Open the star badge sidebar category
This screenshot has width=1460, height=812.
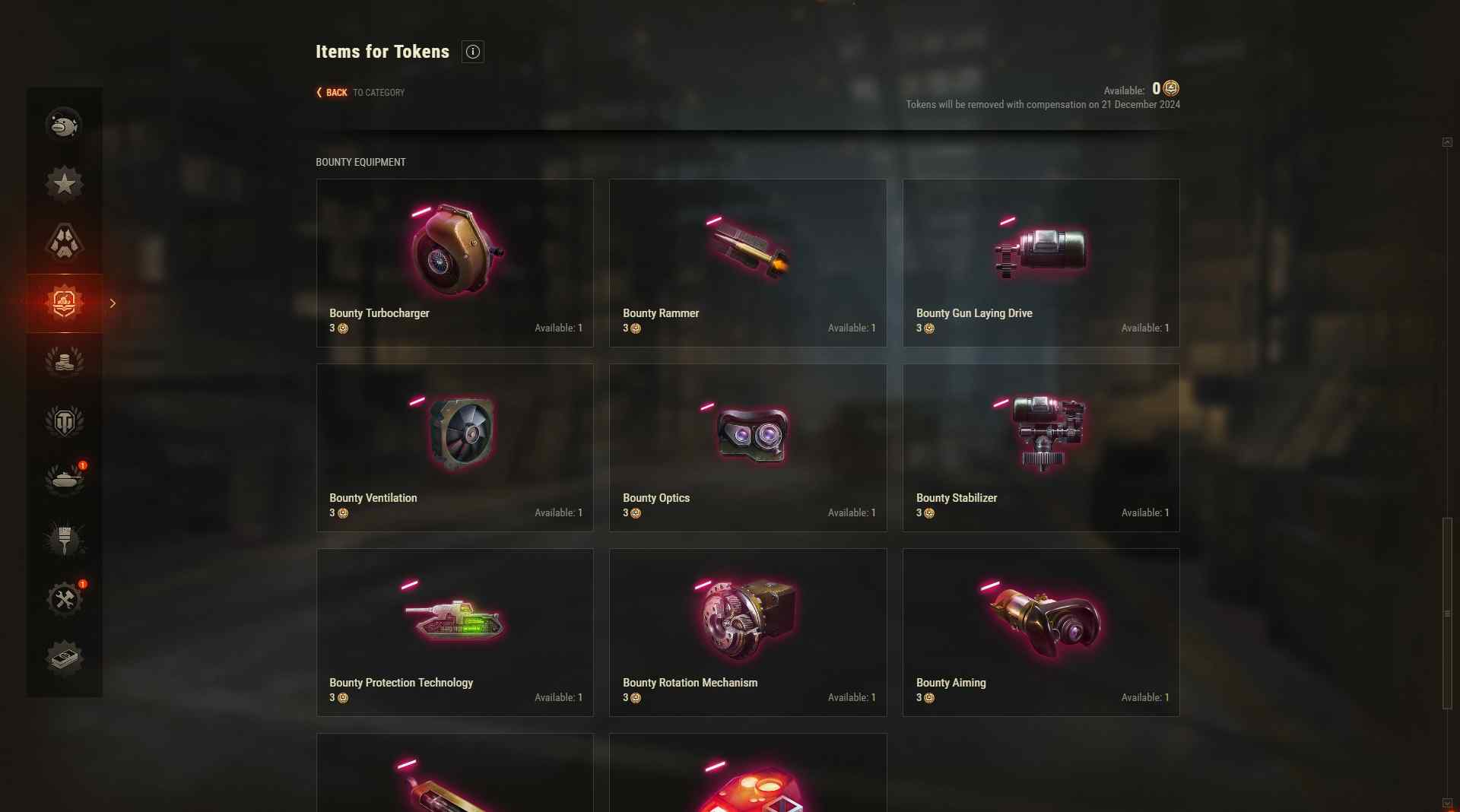point(65,183)
